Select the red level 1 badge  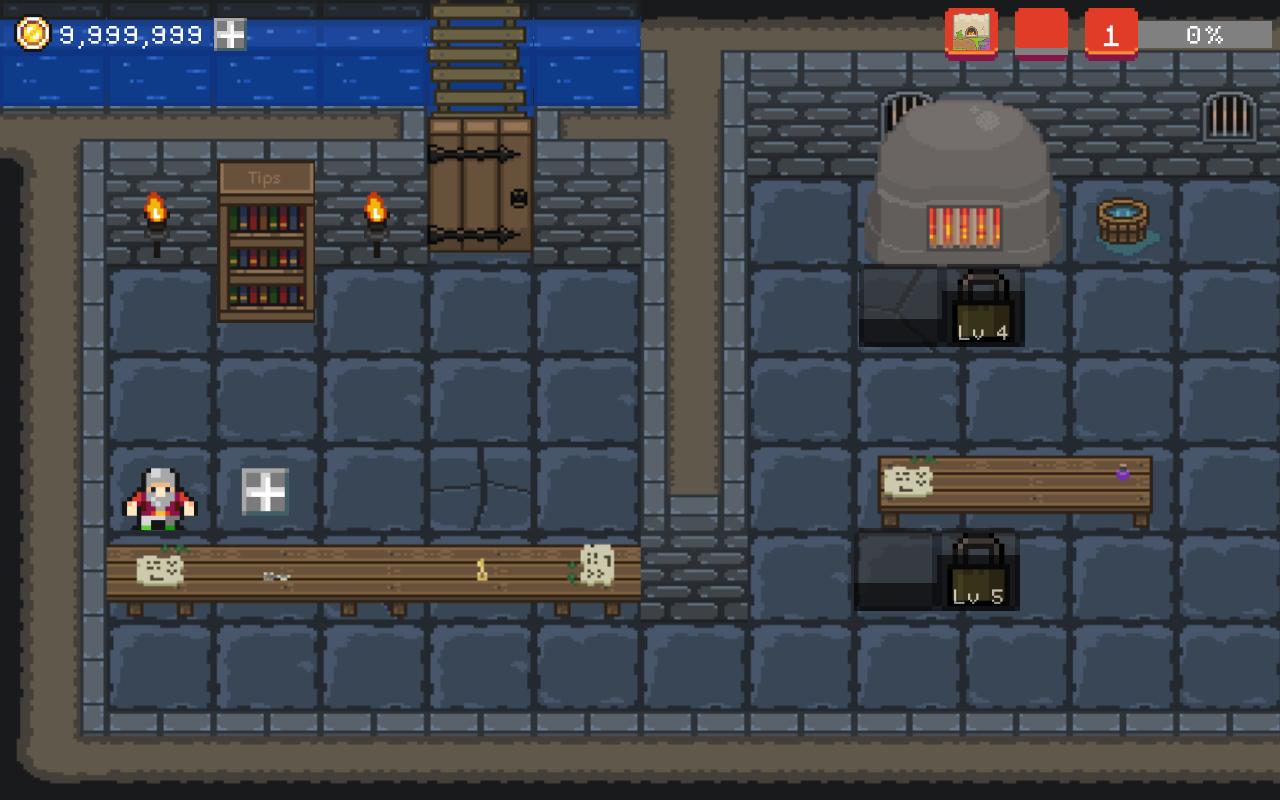pyautogui.click(x=1110, y=34)
